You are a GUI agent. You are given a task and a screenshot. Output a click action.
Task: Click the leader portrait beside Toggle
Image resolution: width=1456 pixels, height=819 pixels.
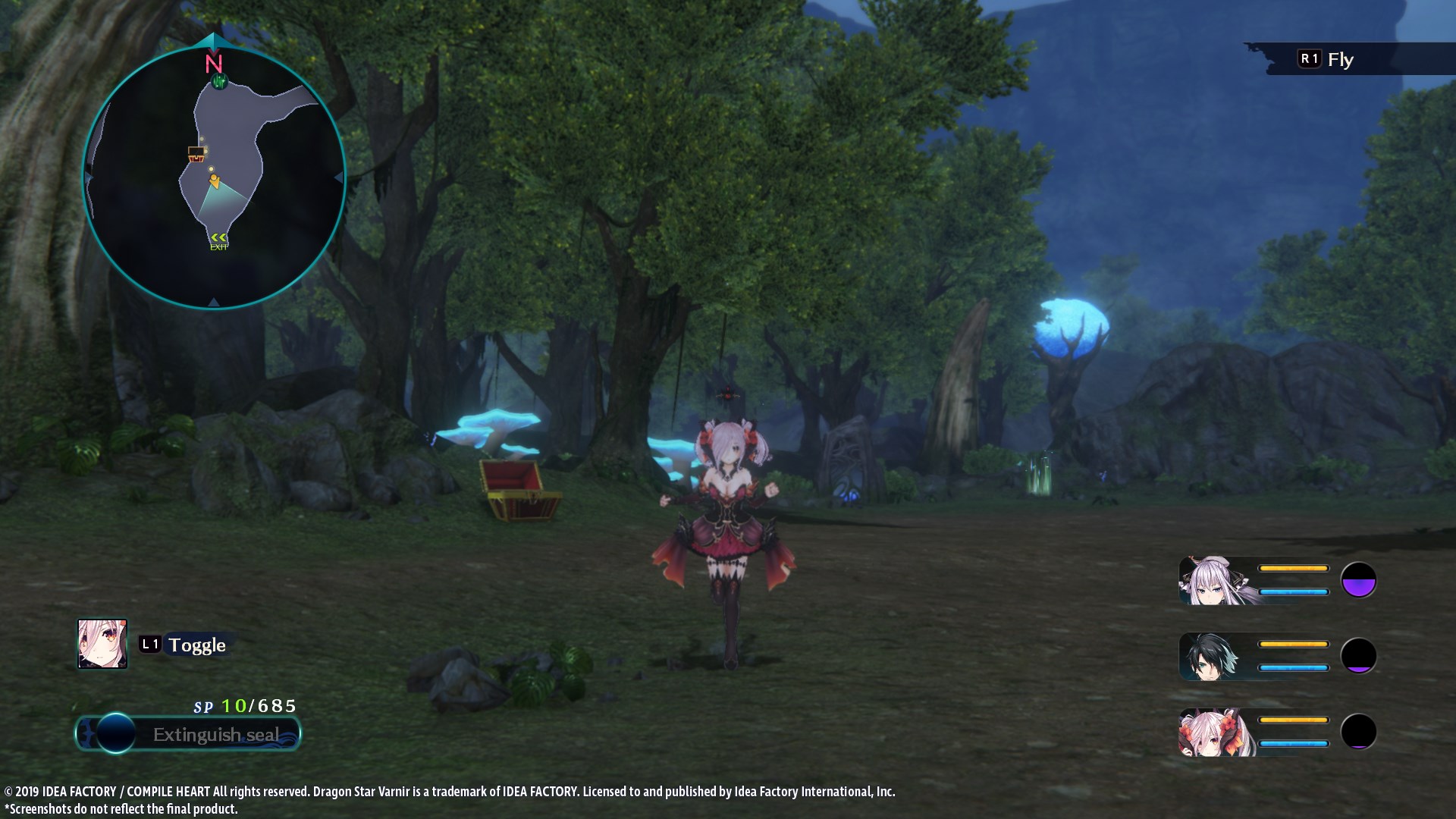pyautogui.click(x=102, y=644)
